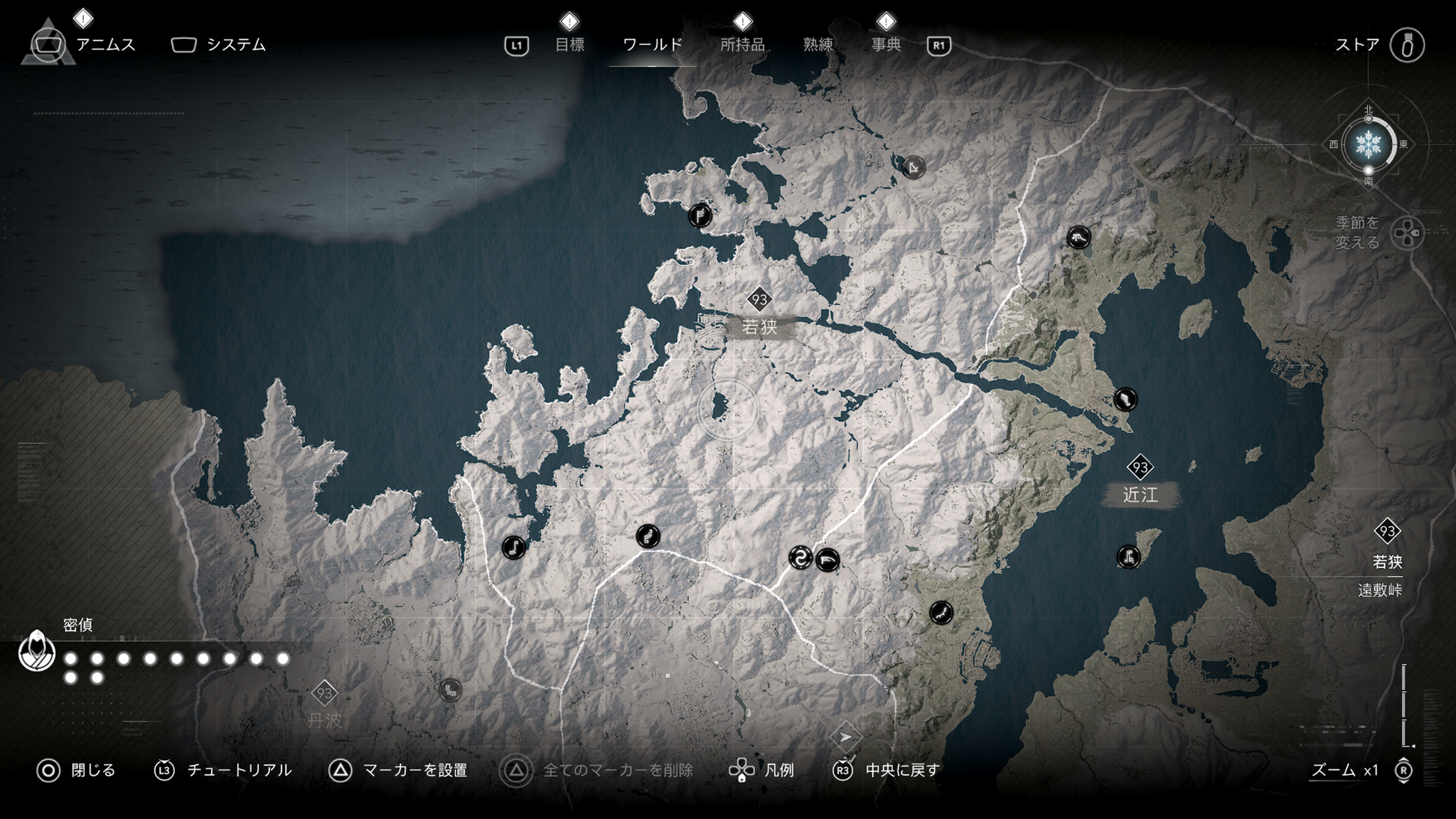Open the アニムス (Animus) menu
The image size is (1456, 819).
click(105, 45)
